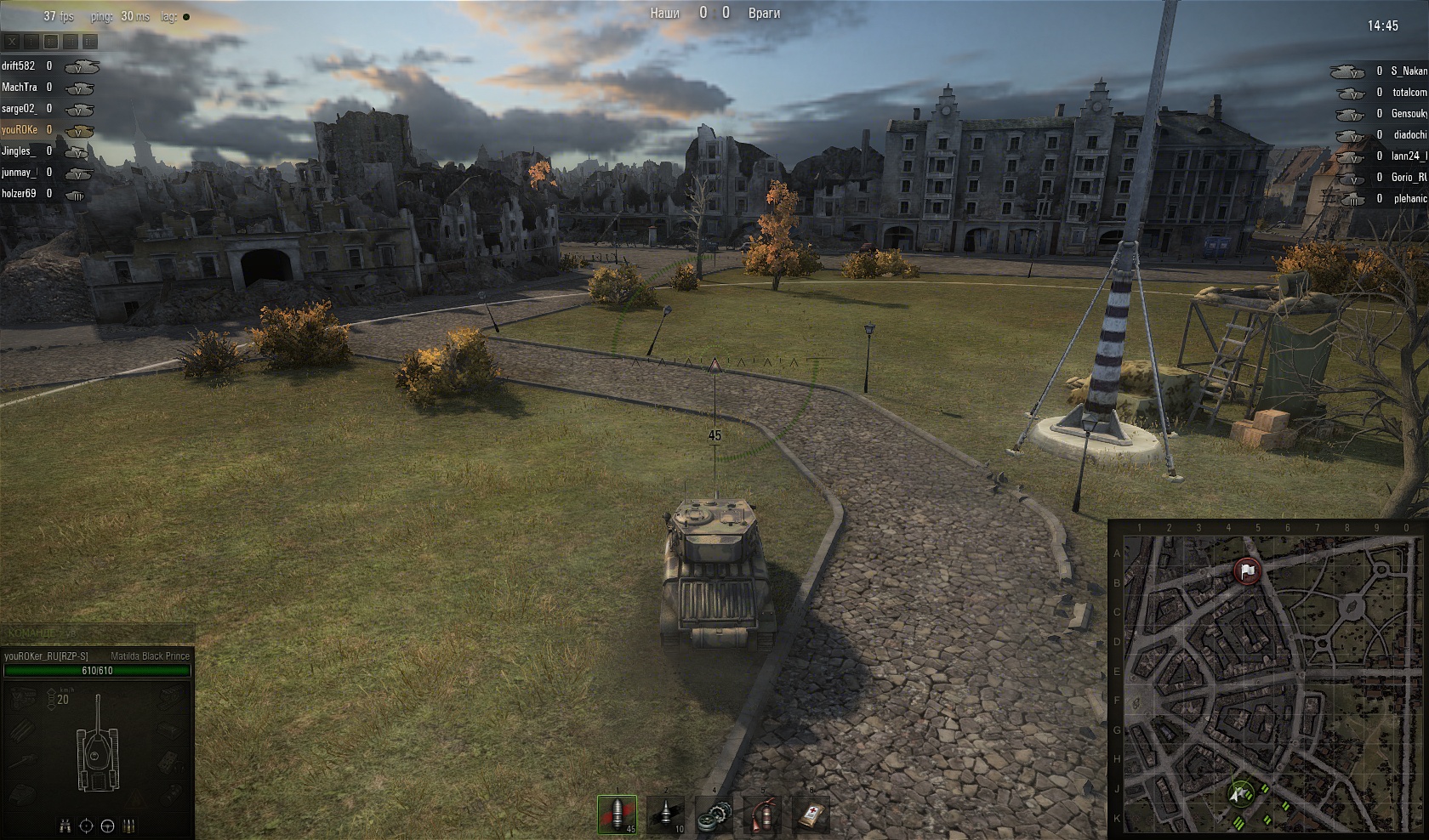Viewport: 1429px width, 840px height.
Task: Hide the team player list with X button
Action: [x=13, y=41]
